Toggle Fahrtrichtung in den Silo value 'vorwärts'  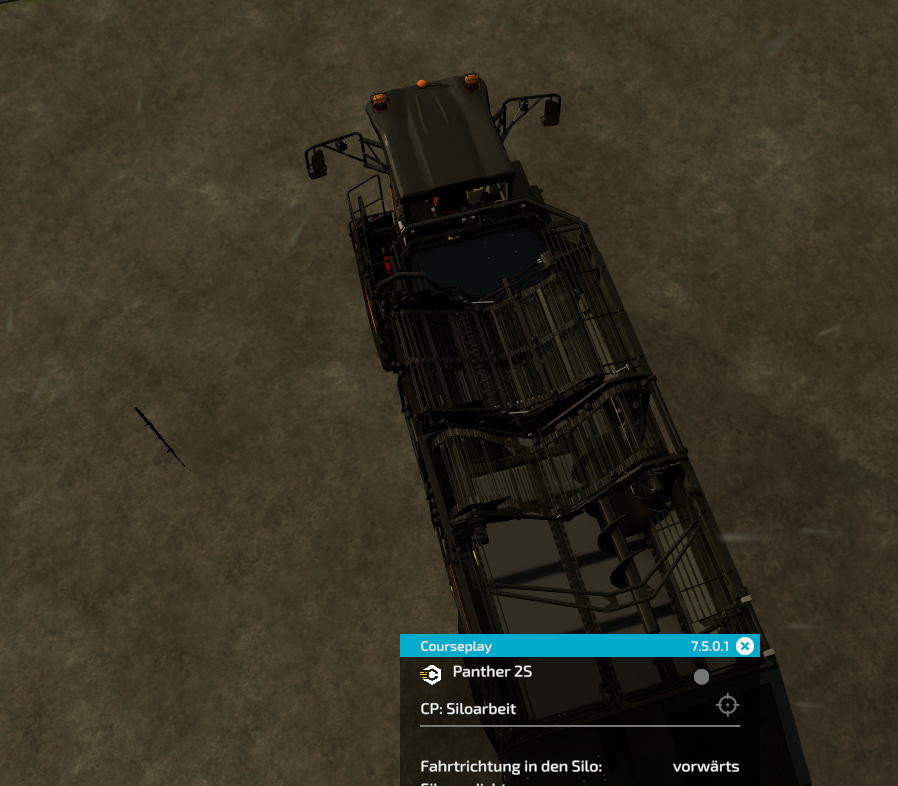[x=705, y=767]
